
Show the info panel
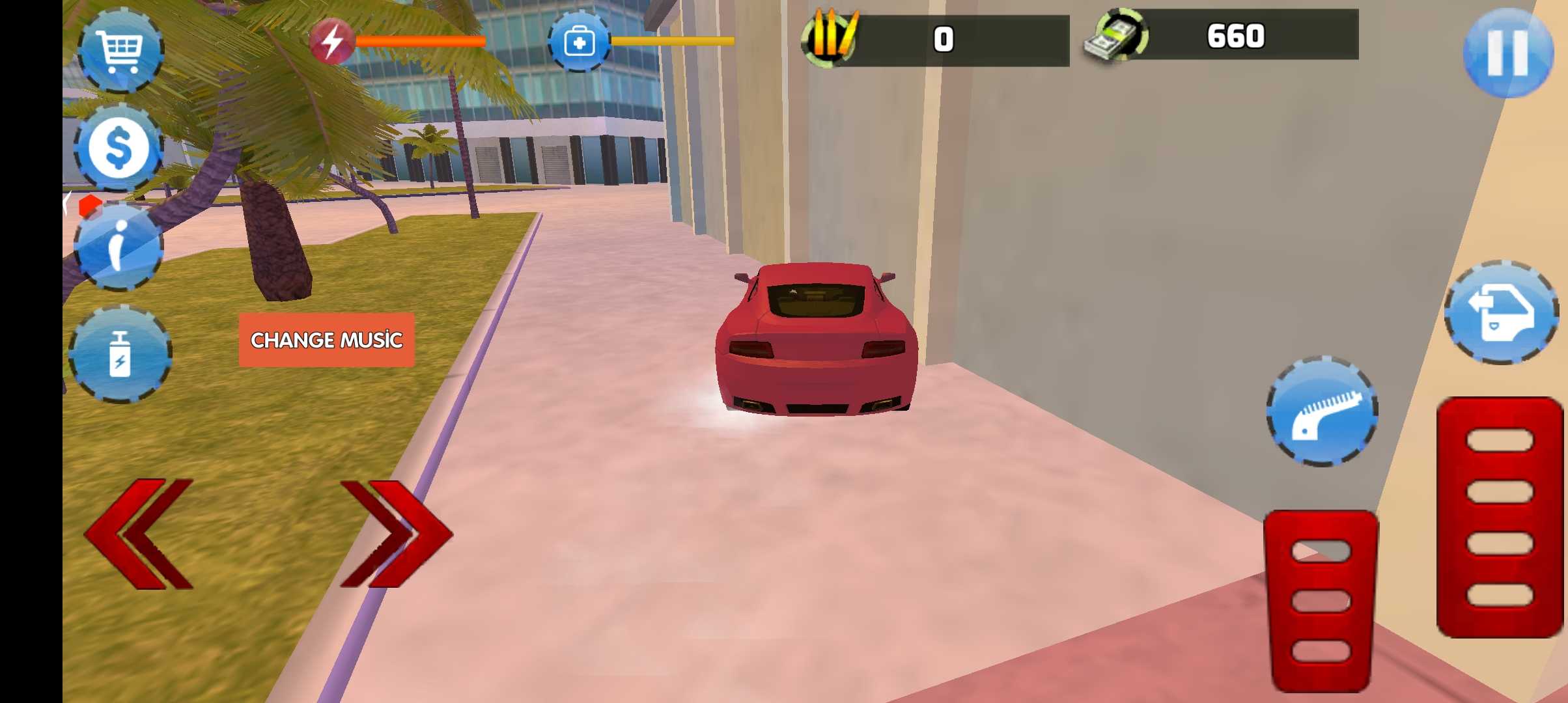[119, 246]
